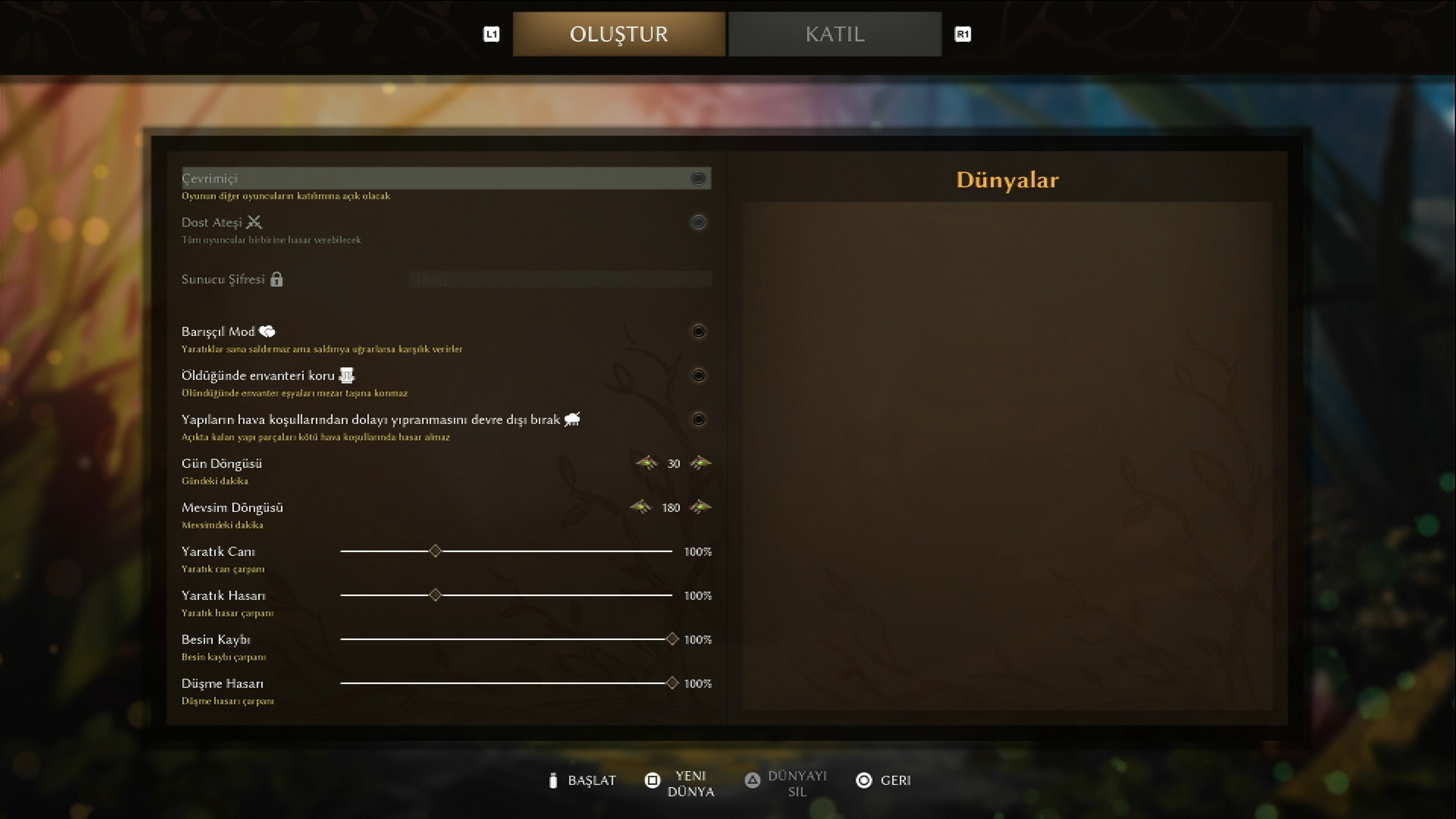This screenshot has height=819, width=1456.
Task: Decrease the Mevsim Döngüsü value
Action: point(641,507)
